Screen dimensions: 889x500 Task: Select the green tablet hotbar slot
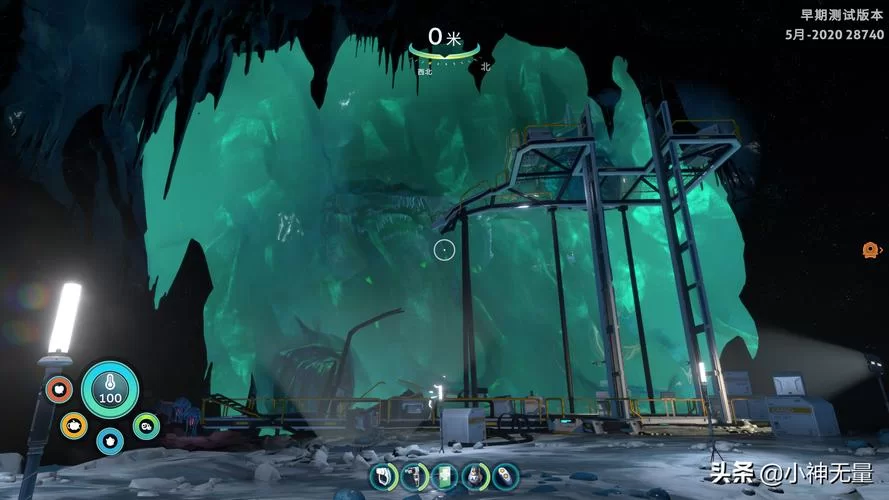tap(446, 476)
